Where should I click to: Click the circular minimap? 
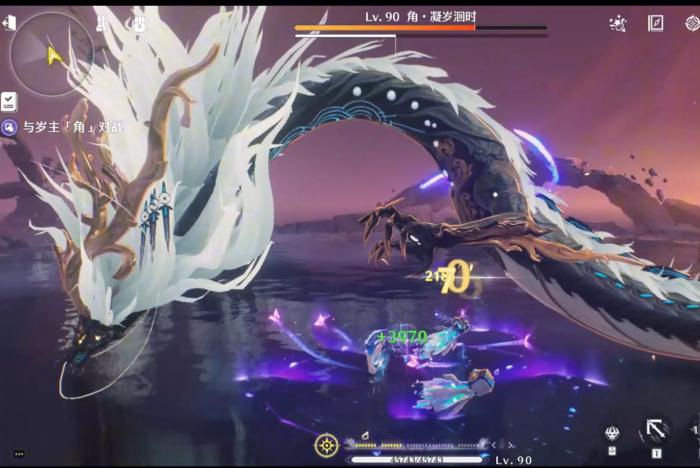click(51, 54)
